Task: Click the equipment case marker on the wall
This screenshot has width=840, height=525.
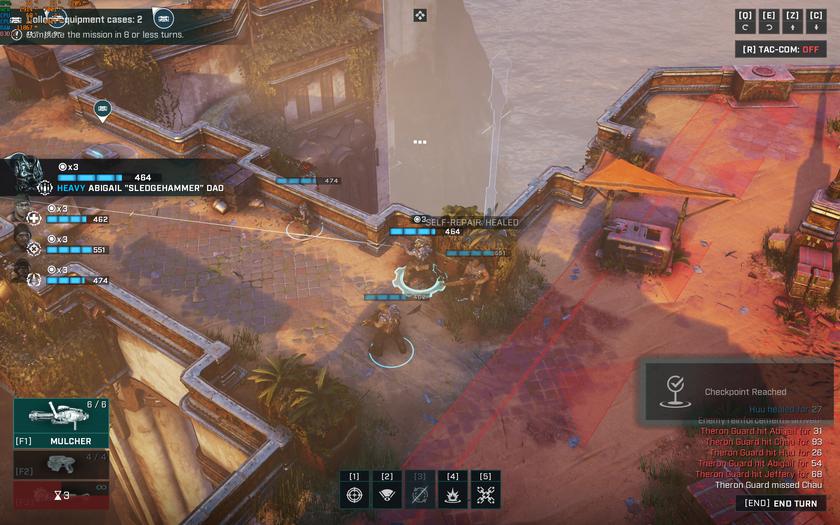Action: [x=102, y=108]
